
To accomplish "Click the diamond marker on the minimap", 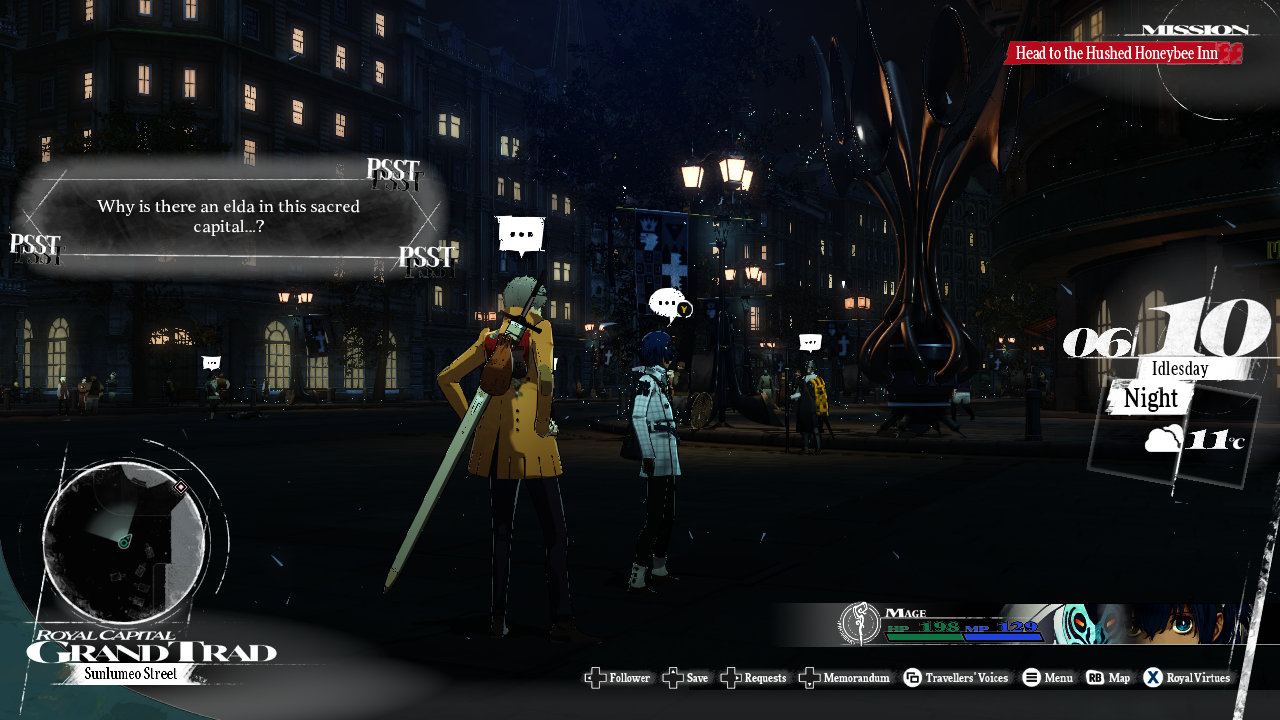I will pyautogui.click(x=181, y=487).
